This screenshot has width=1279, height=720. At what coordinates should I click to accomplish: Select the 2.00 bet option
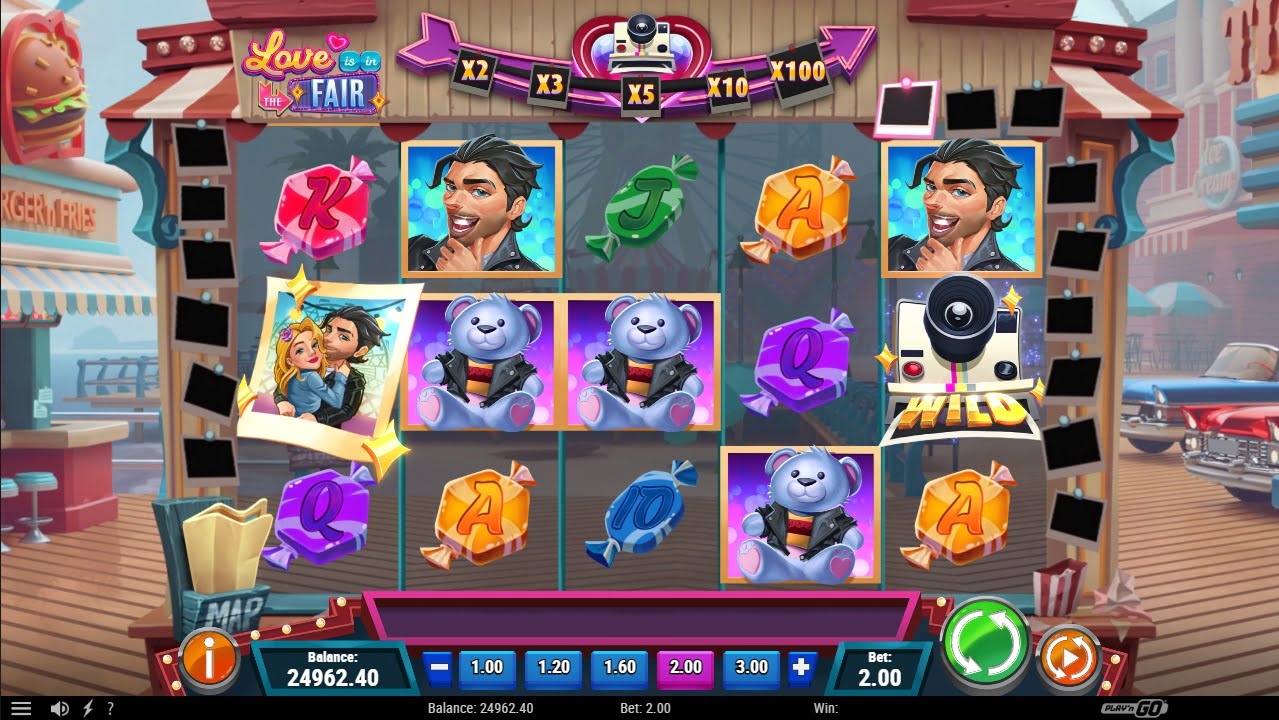click(x=685, y=667)
